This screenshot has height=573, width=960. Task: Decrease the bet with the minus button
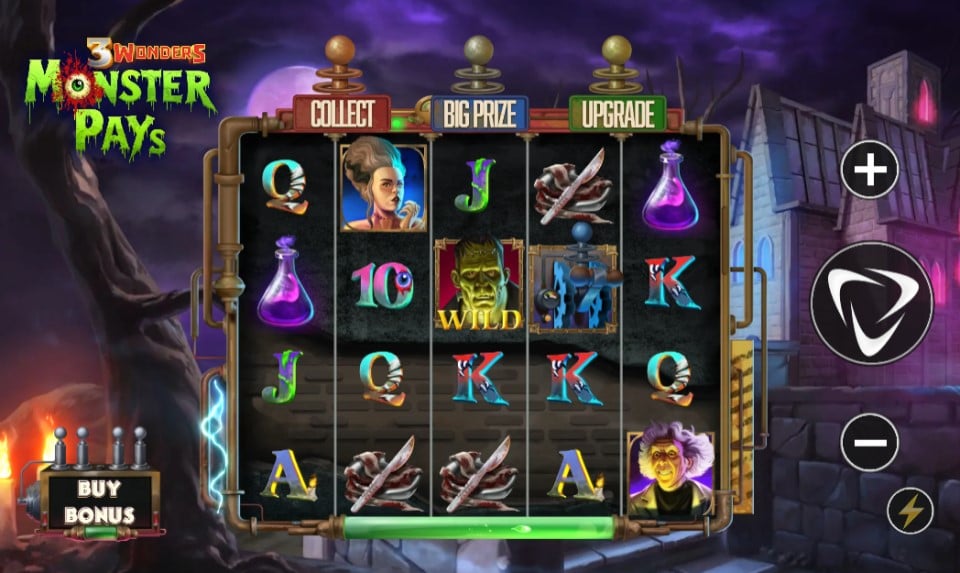point(870,441)
